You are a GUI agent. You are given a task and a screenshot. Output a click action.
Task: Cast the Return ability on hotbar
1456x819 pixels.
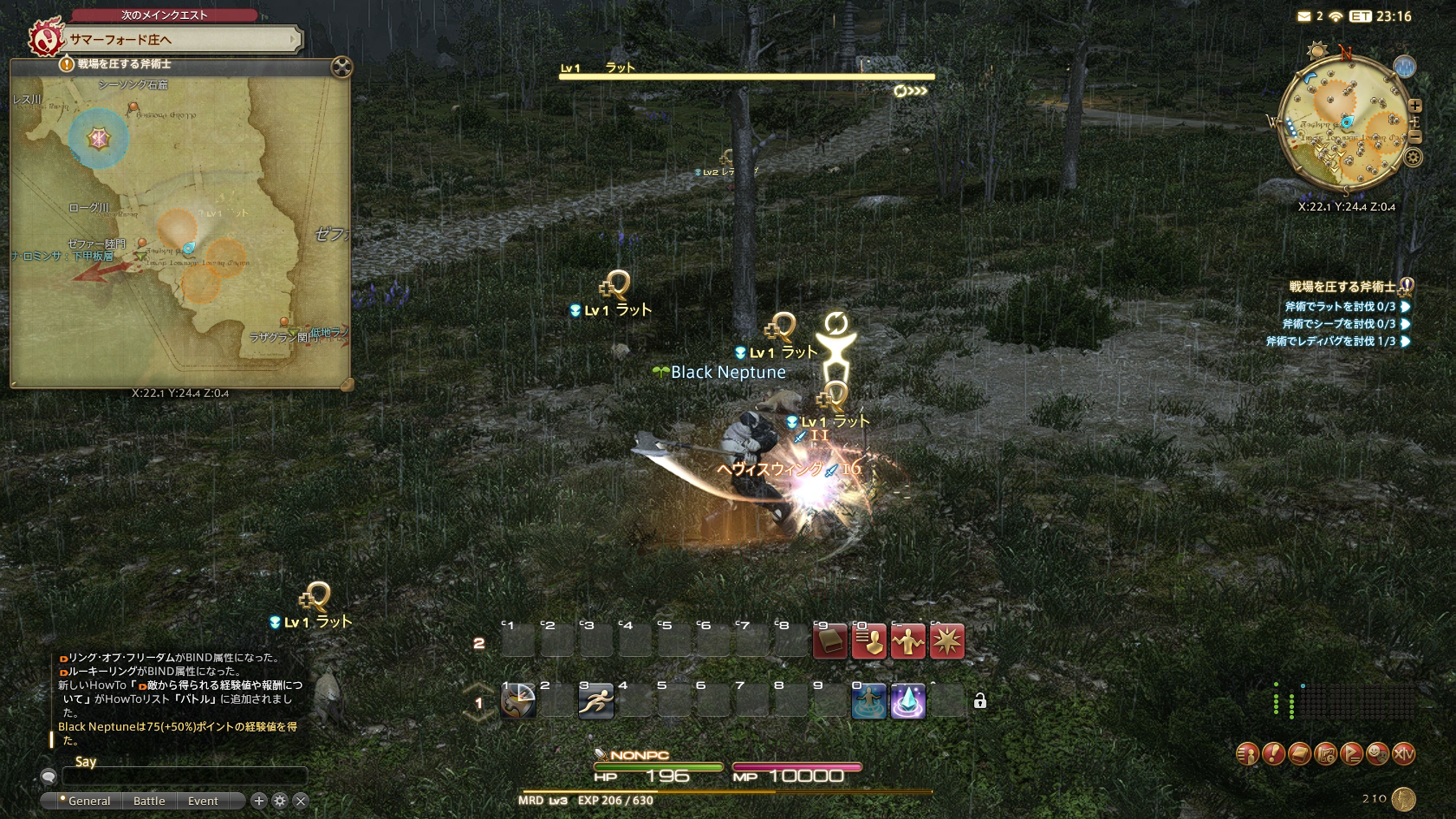point(868,701)
